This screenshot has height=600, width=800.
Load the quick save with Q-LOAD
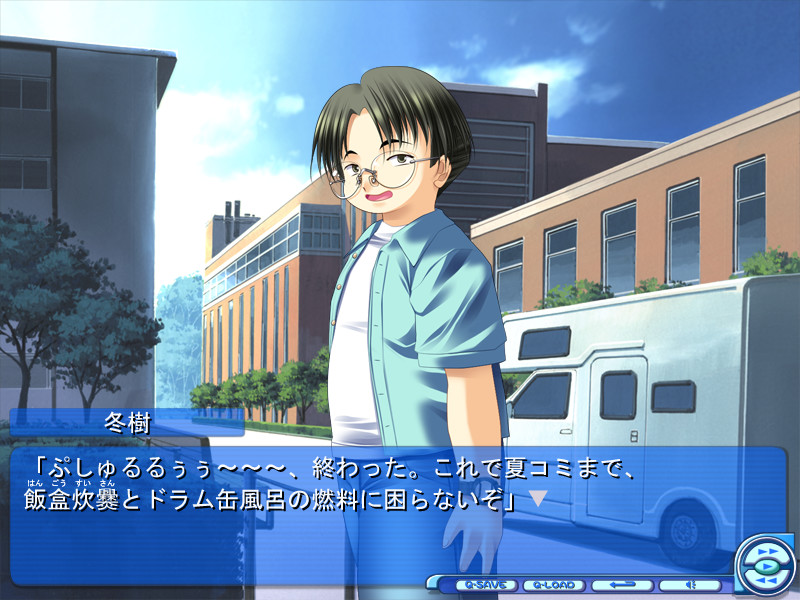[x=552, y=585]
